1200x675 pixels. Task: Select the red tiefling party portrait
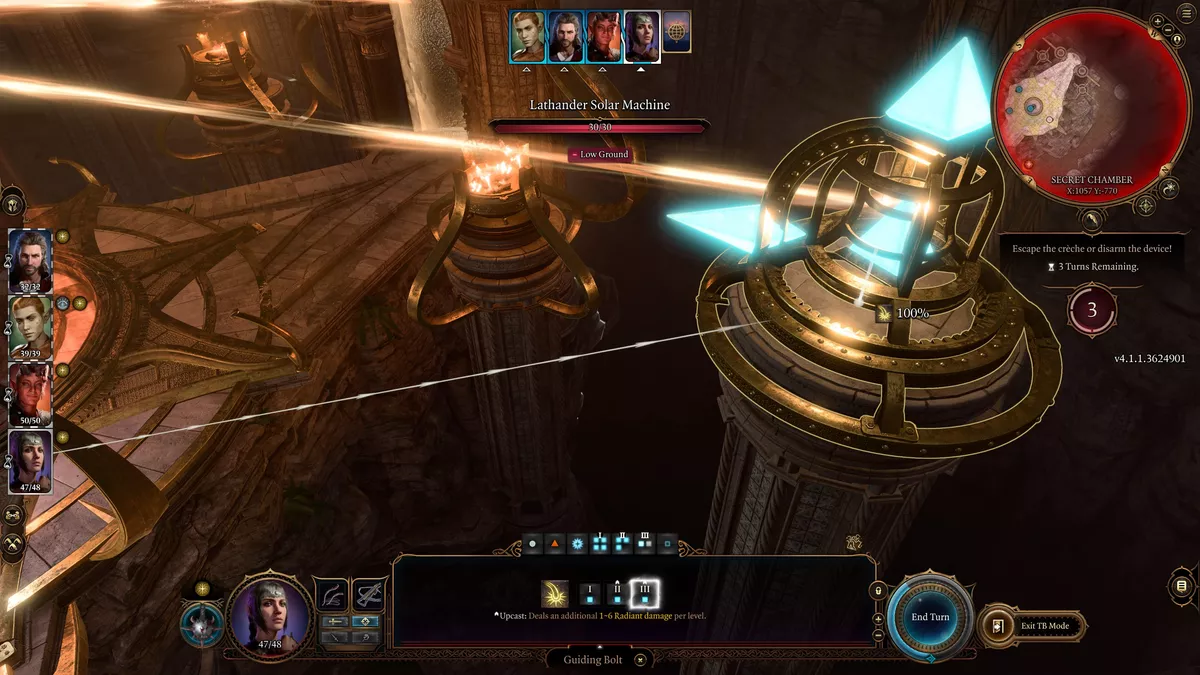(30, 392)
